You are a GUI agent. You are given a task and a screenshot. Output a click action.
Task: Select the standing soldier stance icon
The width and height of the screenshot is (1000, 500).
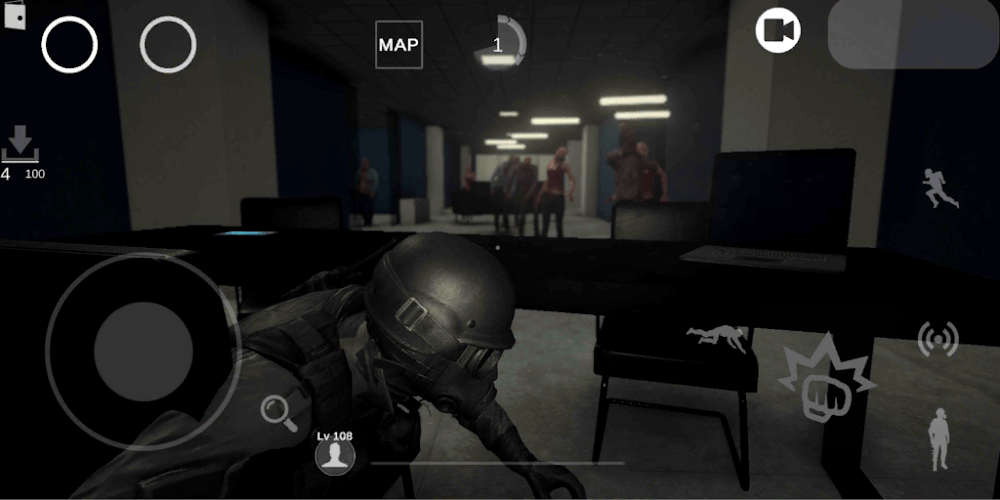[x=939, y=439]
